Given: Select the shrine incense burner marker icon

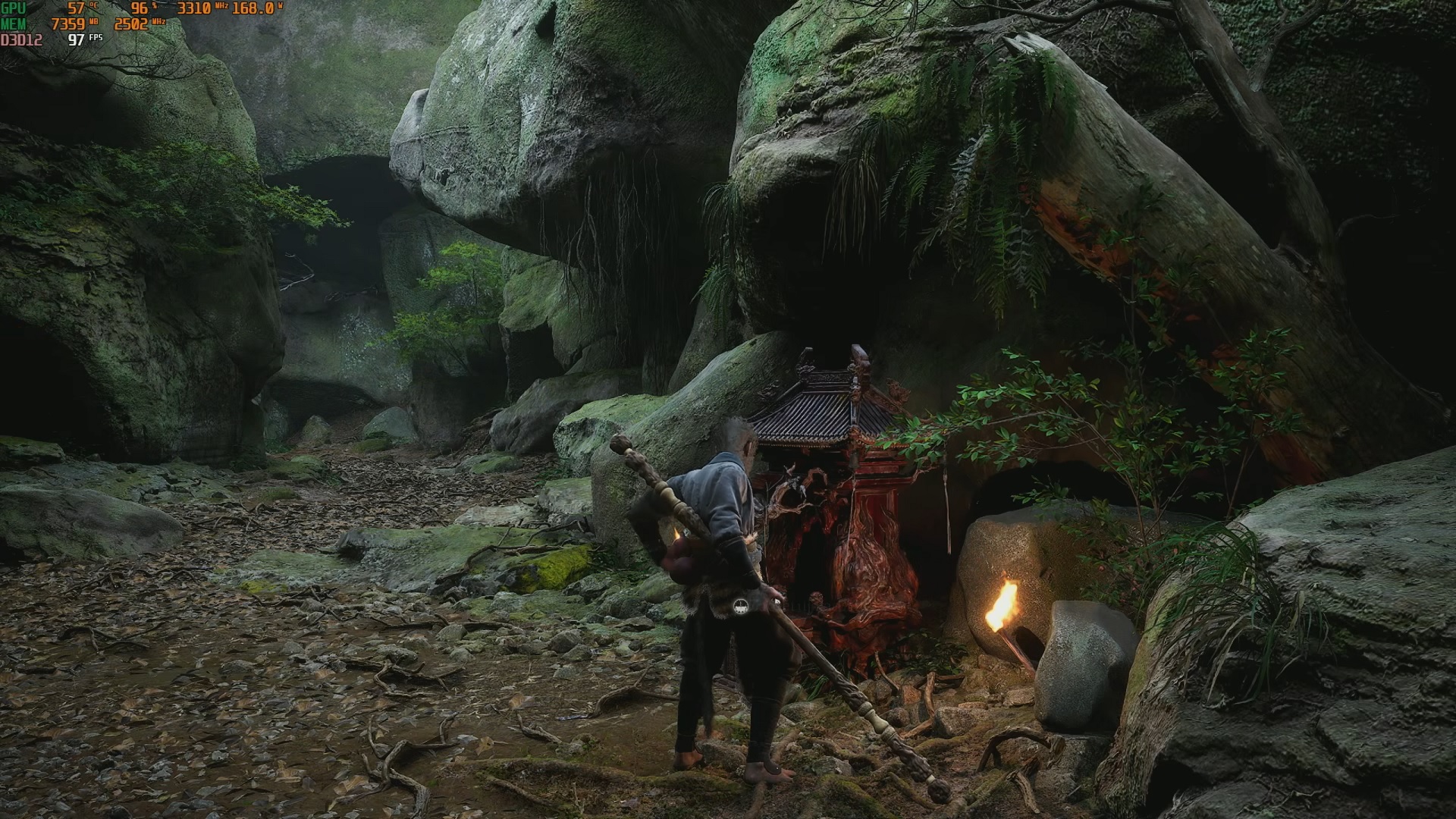Looking at the screenshot, I should tap(741, 604).
